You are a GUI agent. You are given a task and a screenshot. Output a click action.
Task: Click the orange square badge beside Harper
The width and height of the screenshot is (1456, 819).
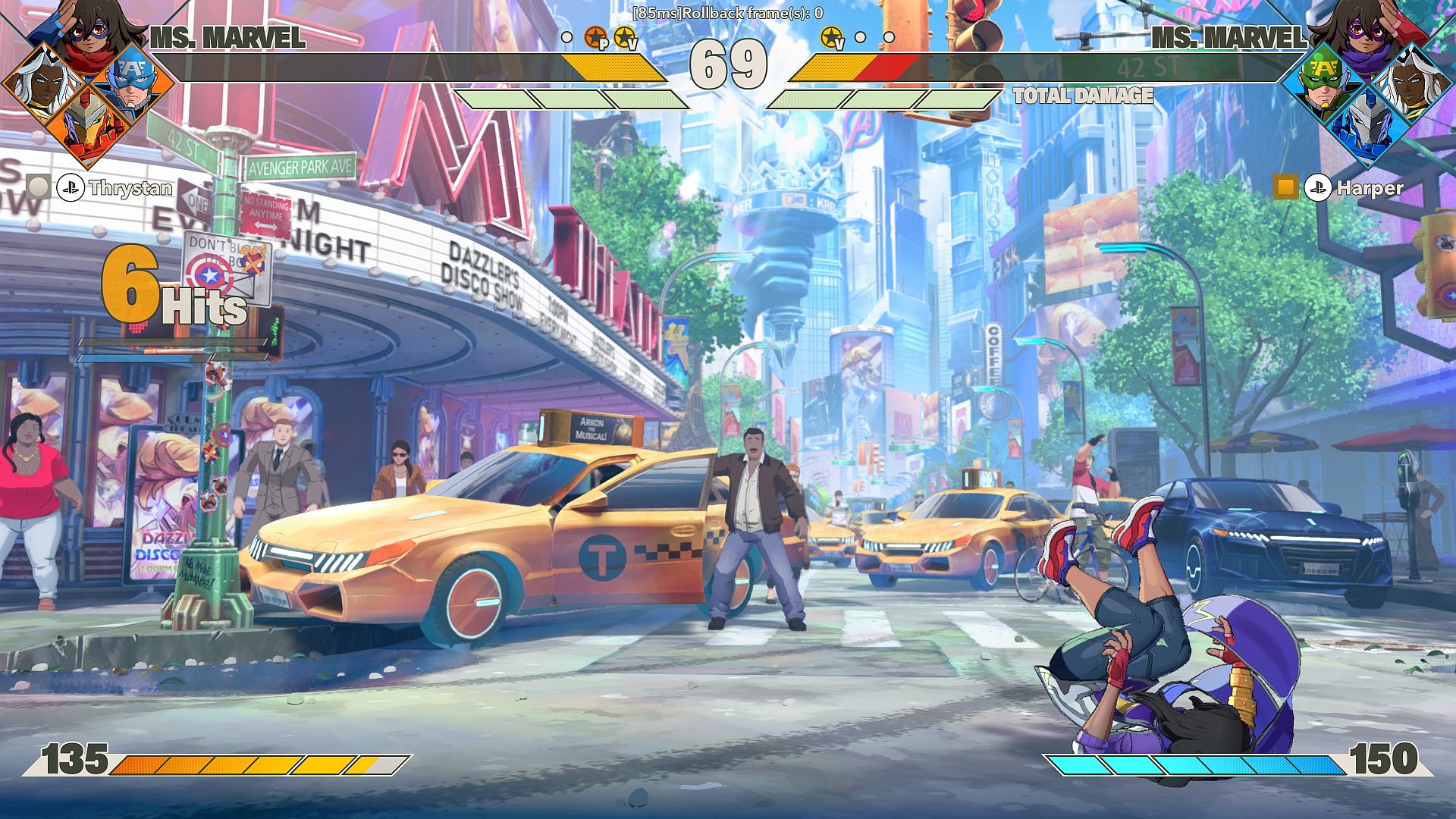point(1285,187)
